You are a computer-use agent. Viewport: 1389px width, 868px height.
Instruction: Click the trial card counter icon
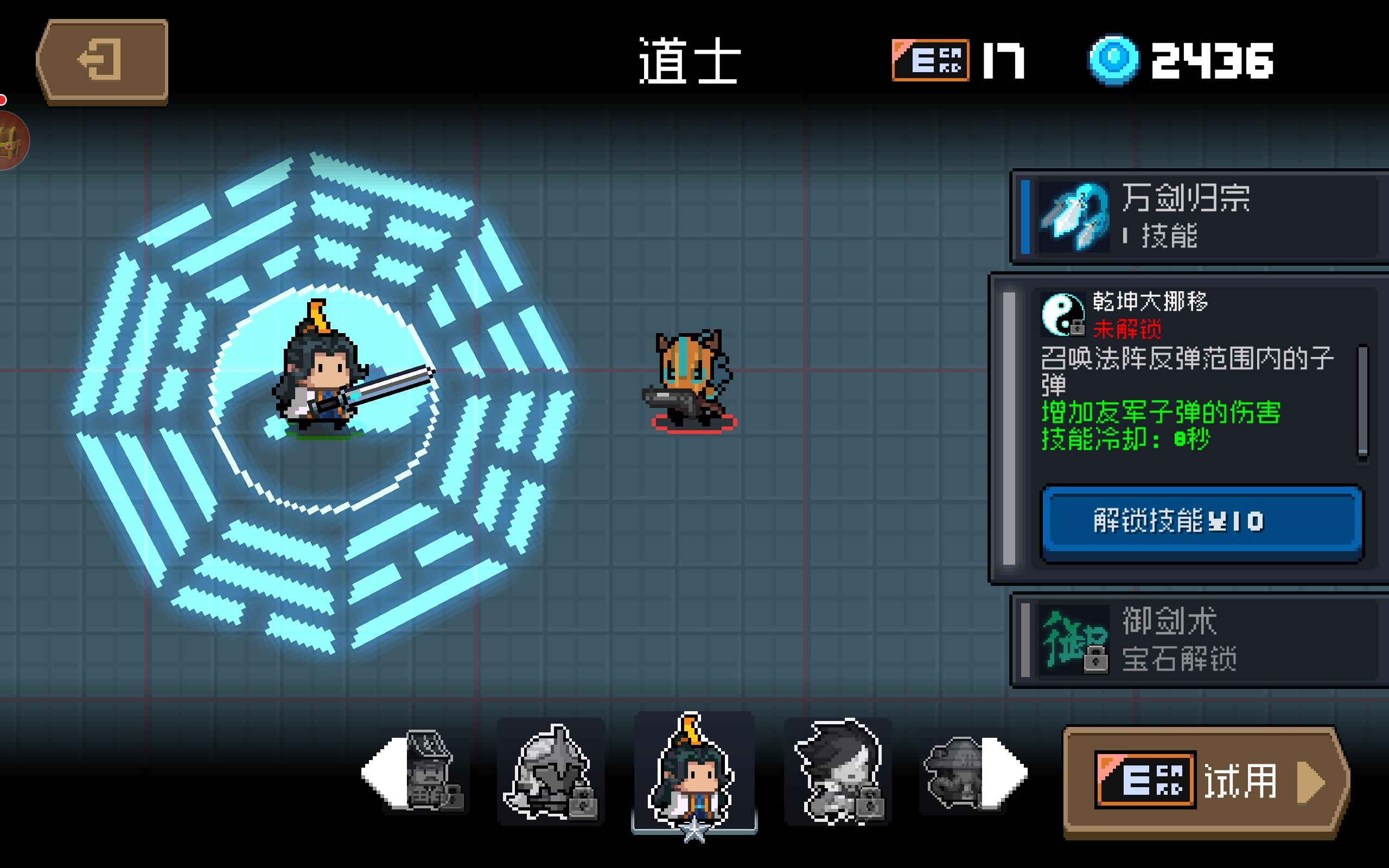coord(931,60)
